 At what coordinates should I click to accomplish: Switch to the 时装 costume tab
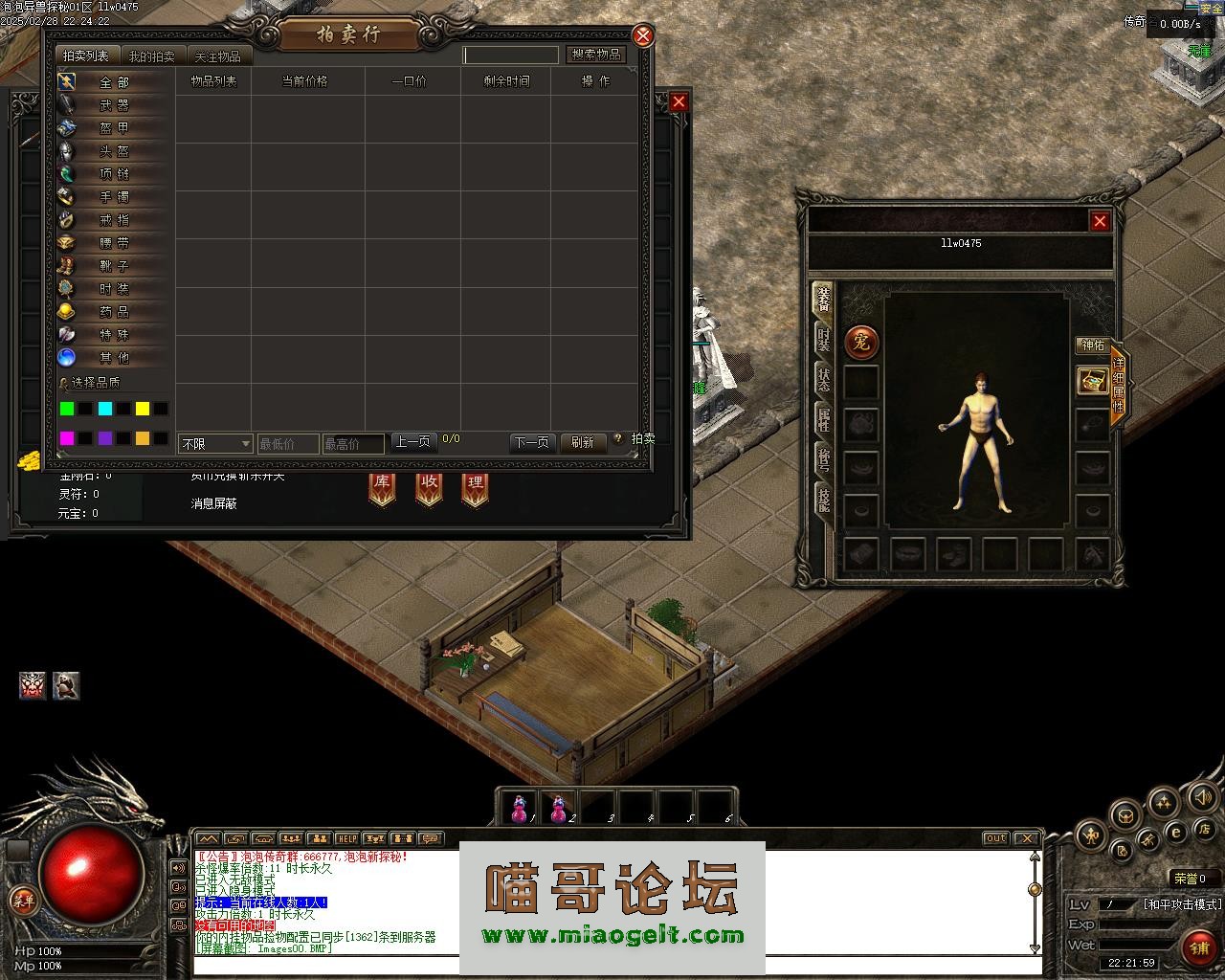[823, 339]
